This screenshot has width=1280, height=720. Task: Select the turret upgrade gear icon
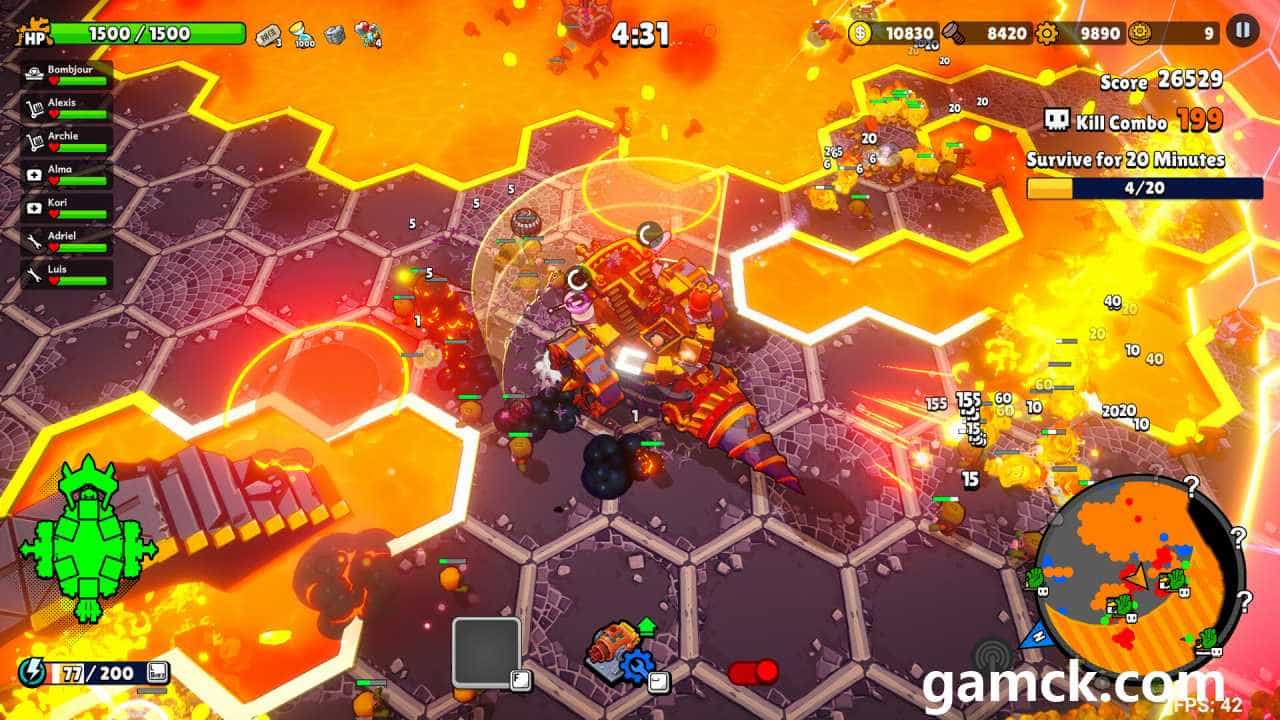click(634, 667)
